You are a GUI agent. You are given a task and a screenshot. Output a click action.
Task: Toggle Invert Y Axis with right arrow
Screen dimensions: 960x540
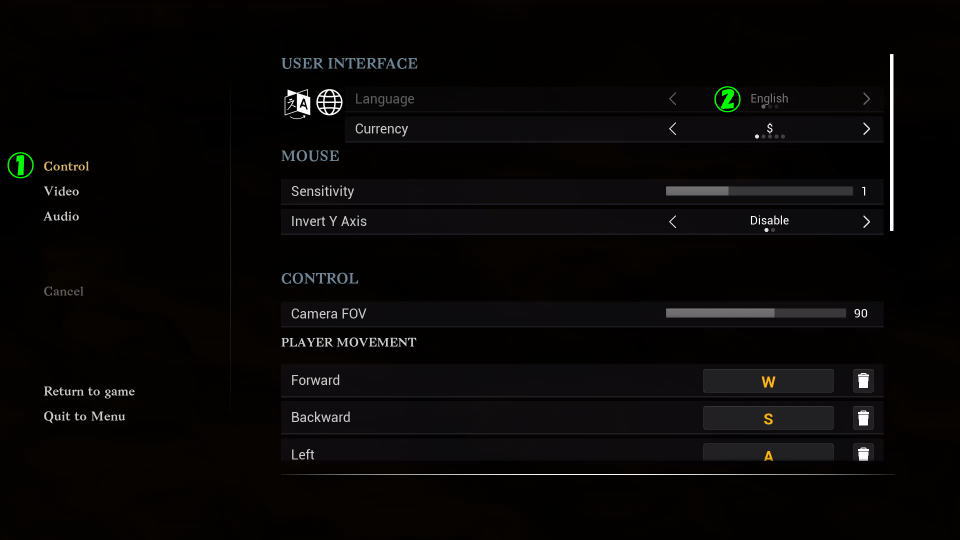tap(866, 221)
